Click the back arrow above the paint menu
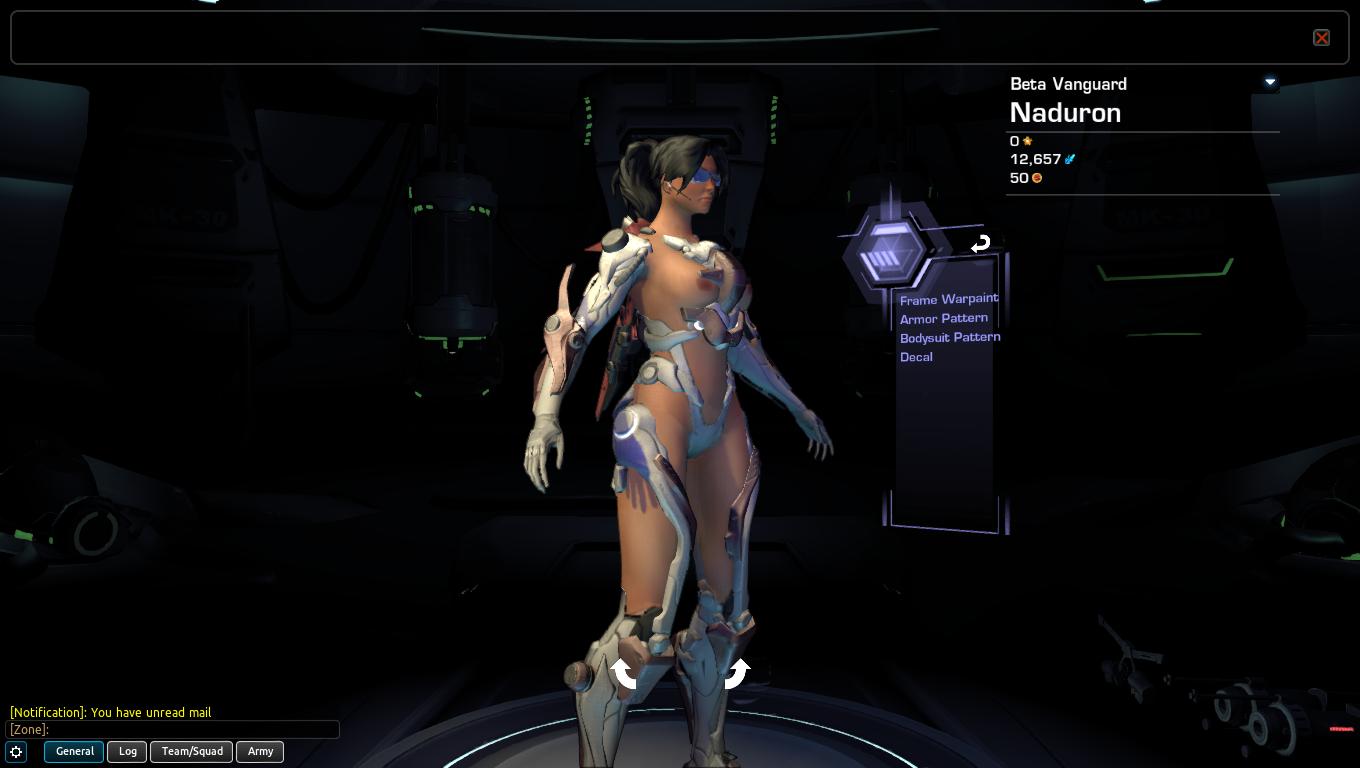 [x=980, y=243]
